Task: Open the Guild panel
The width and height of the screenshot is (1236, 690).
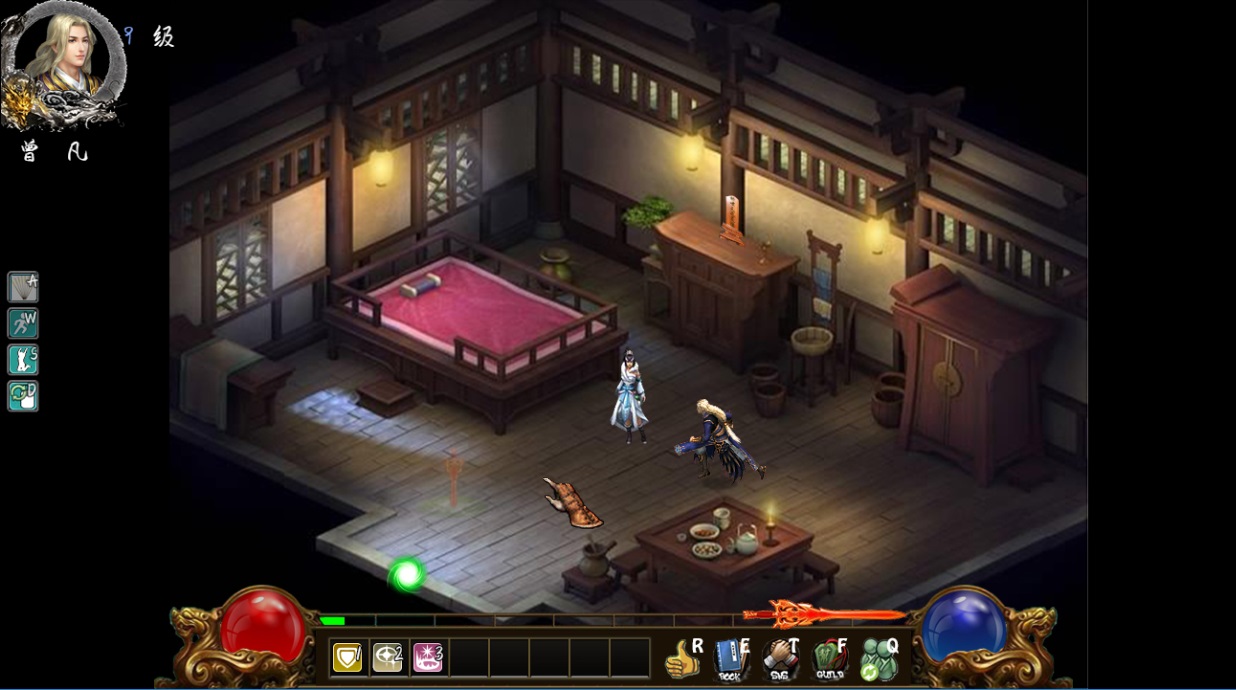Action: coord(829,660)
